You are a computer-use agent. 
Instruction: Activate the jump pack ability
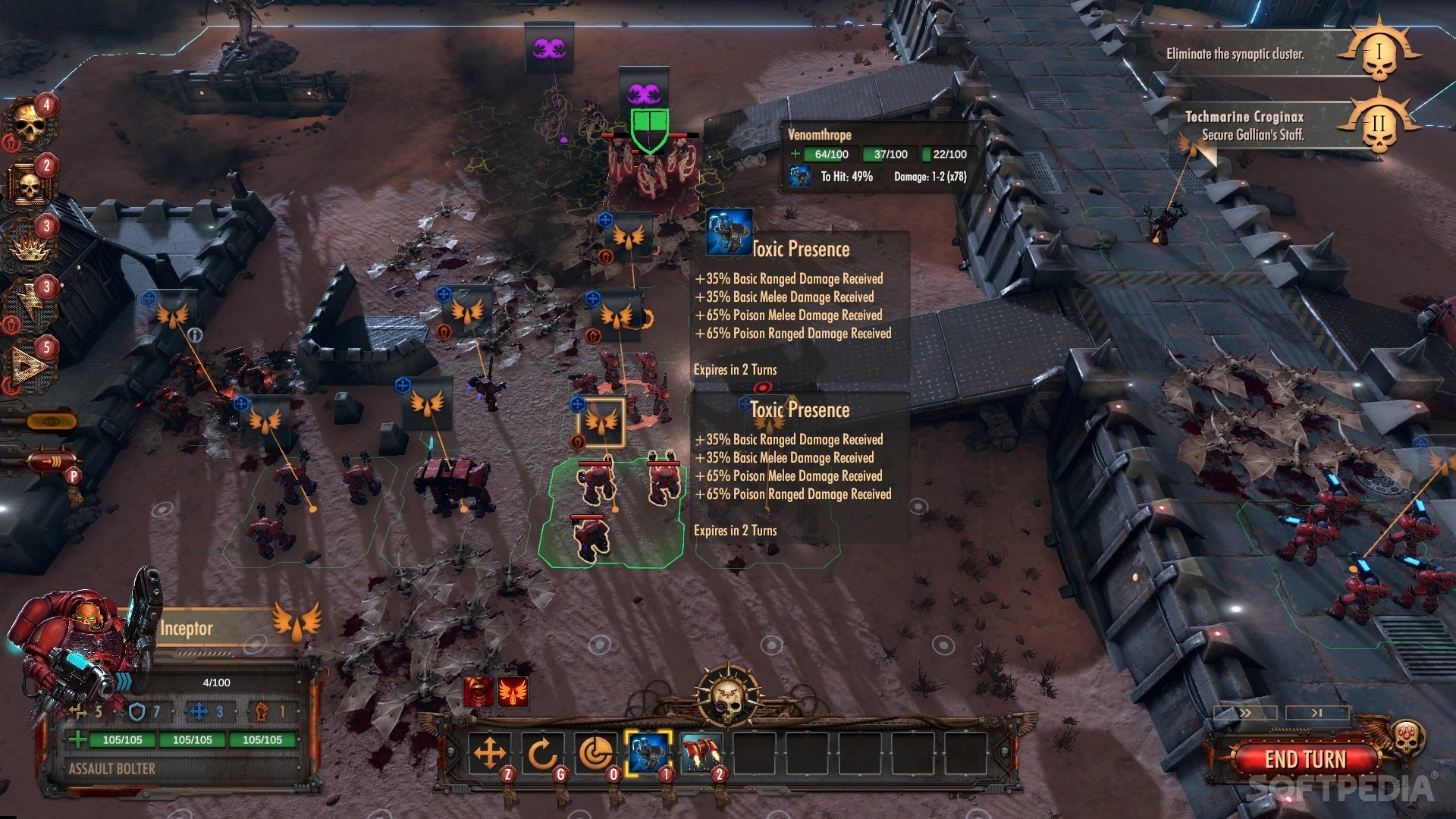tap(701, 753)
